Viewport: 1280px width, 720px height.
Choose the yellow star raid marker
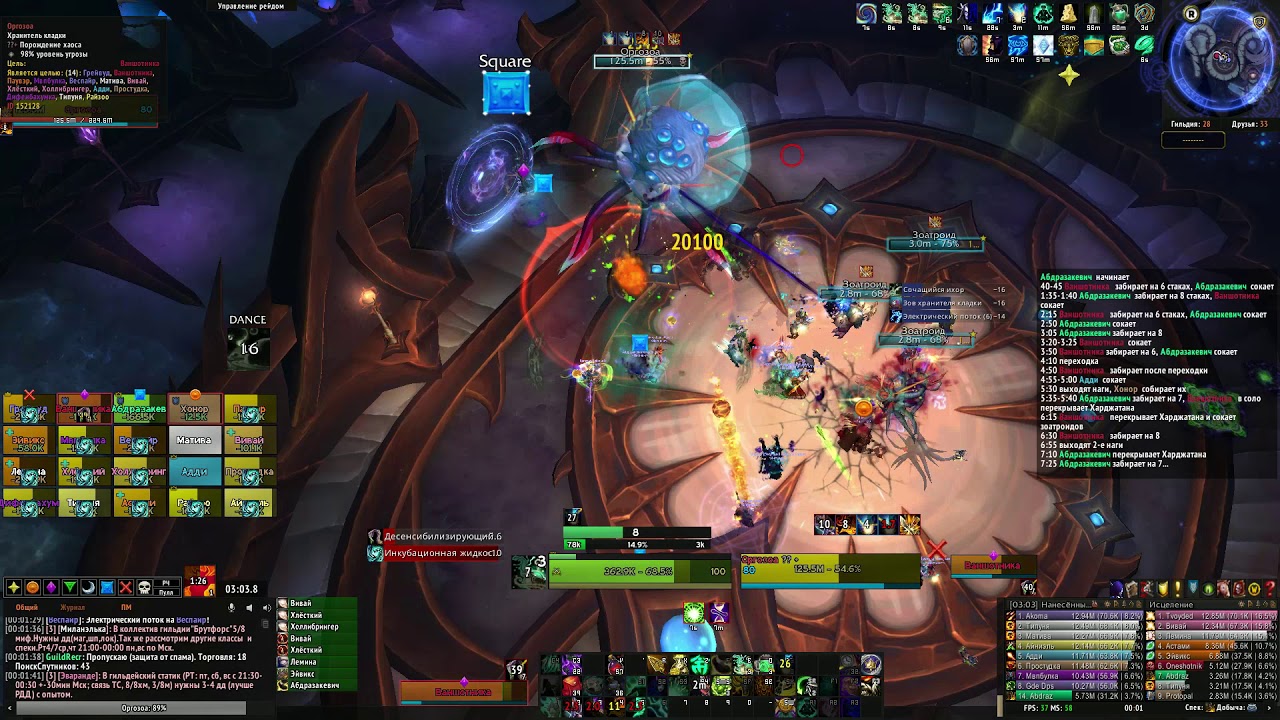pyautogui.click(x=14, y=587)
